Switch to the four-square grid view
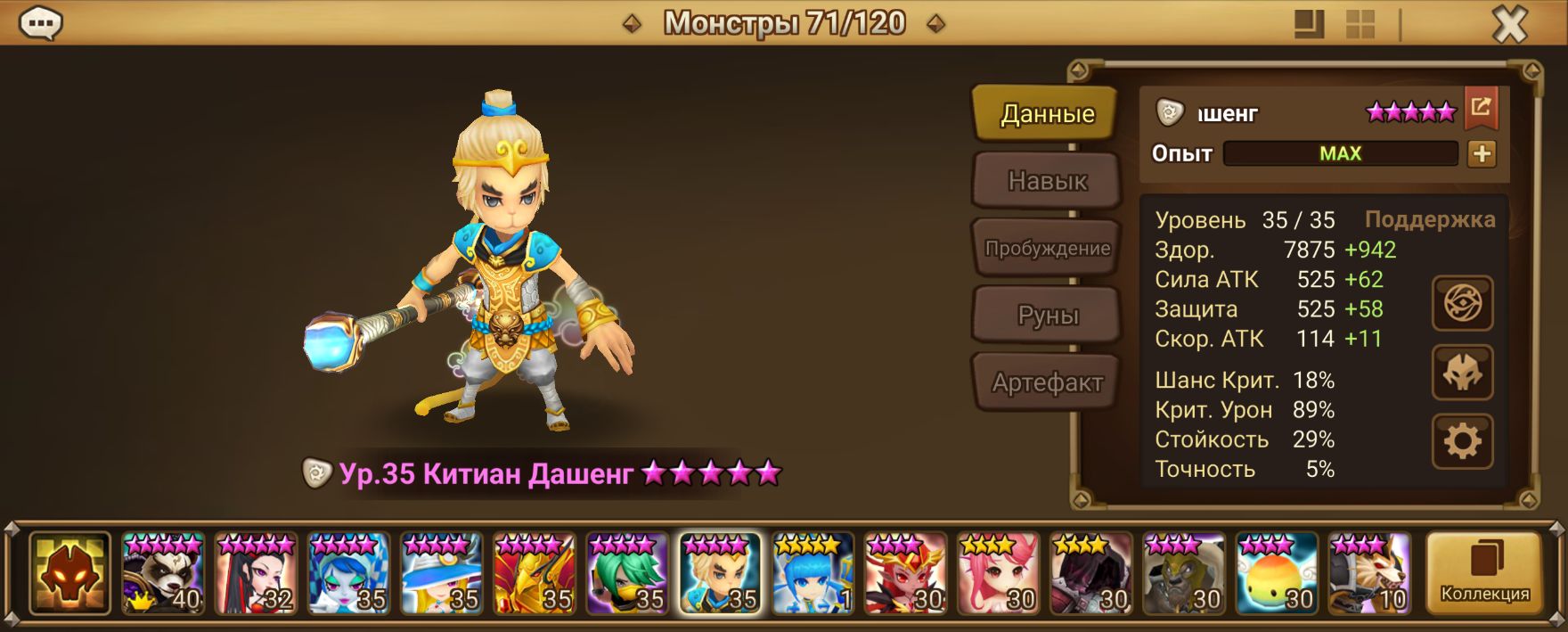This screenshot has width=1568, height=632. coord(1360,25)
